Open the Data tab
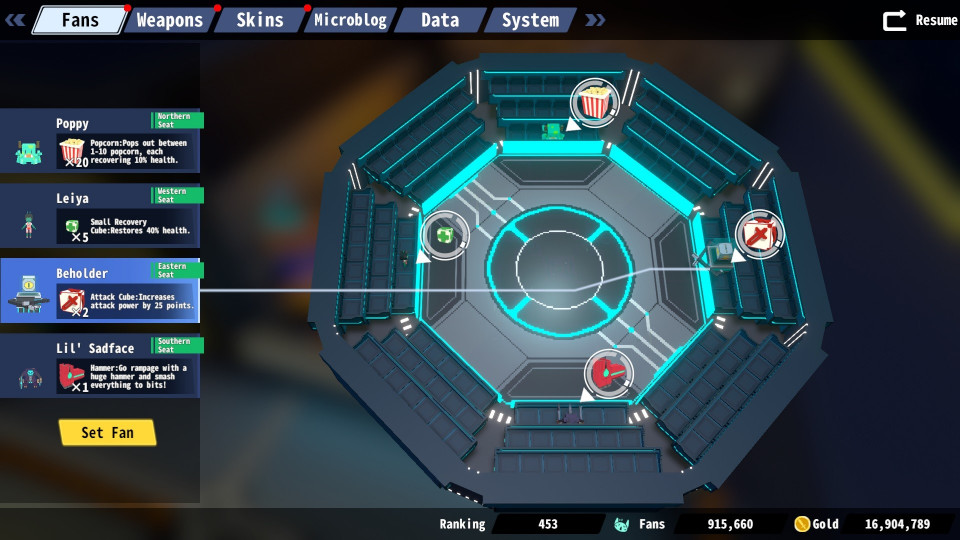Viewport: 960px width, 540px height. click(x=440, y=20)
